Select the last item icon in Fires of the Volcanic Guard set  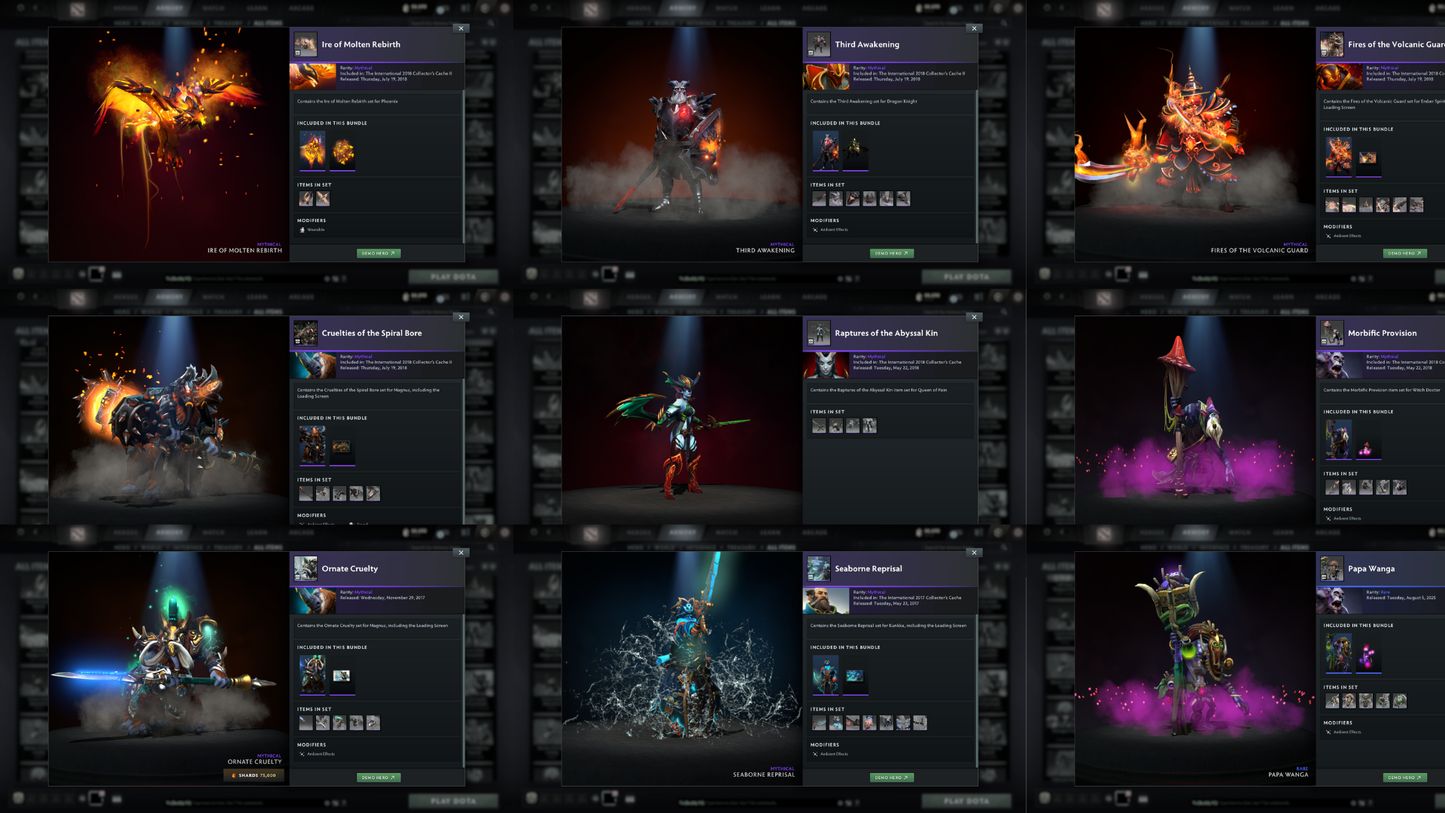click(x=1416, y=204)
